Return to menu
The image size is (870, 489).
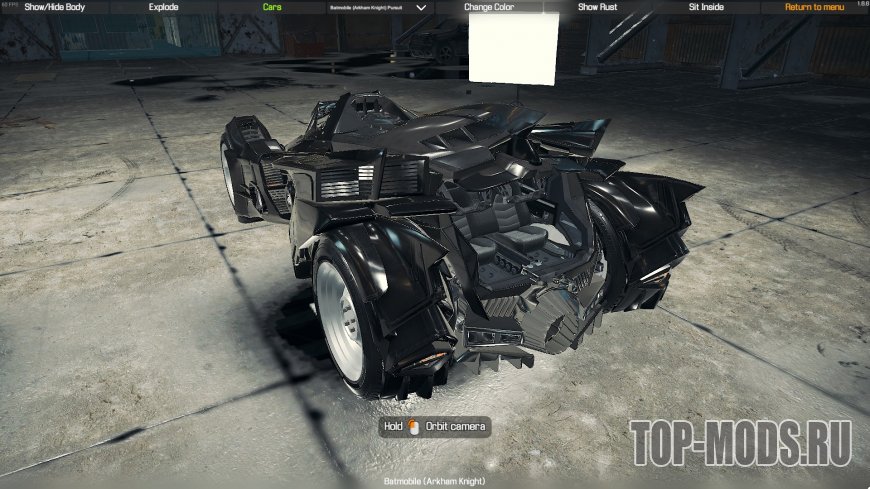(x=814, y=7)
